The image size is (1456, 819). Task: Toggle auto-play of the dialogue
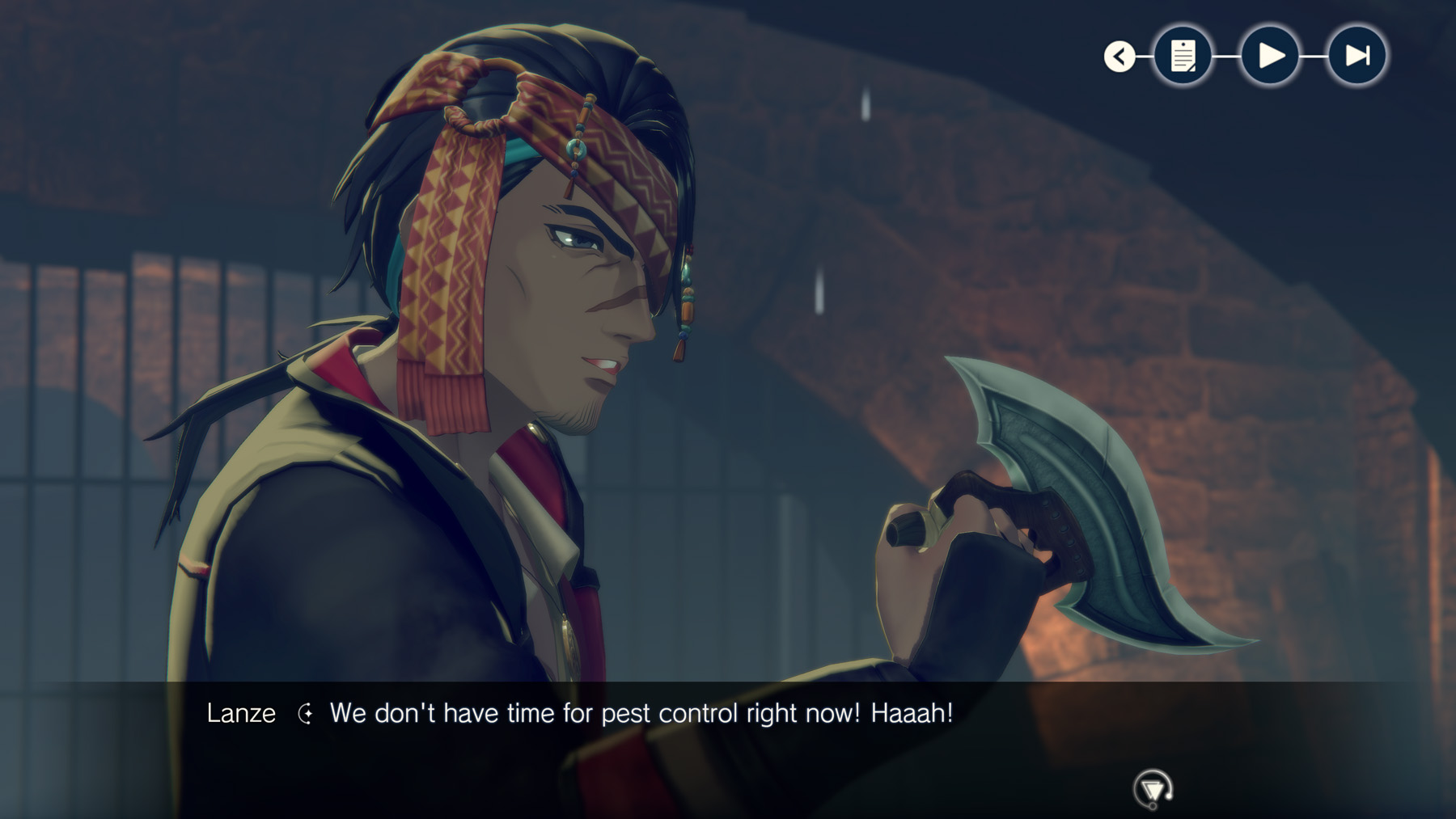point(1270,56)
